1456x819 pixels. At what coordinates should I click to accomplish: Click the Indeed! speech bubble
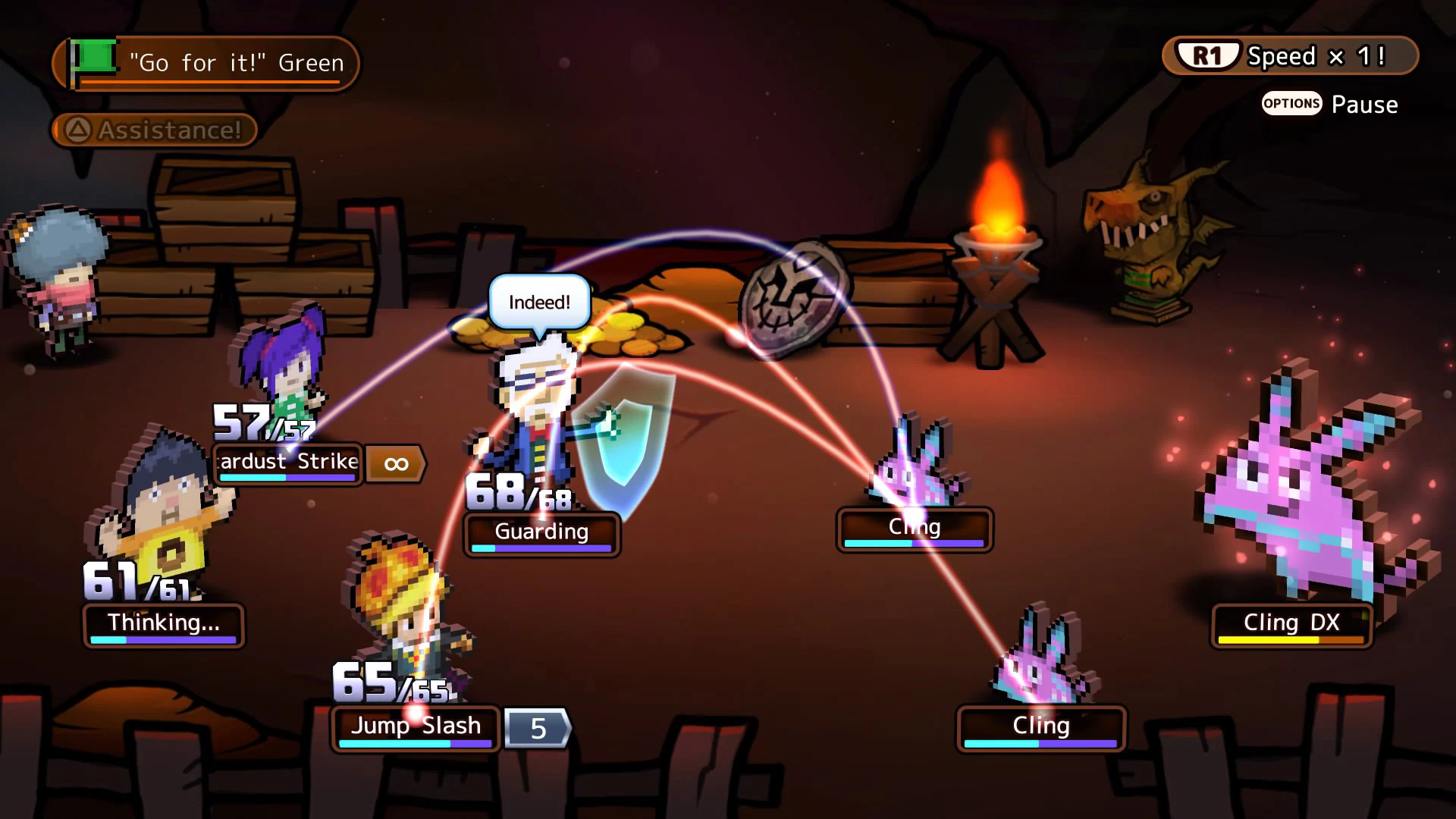538,302
